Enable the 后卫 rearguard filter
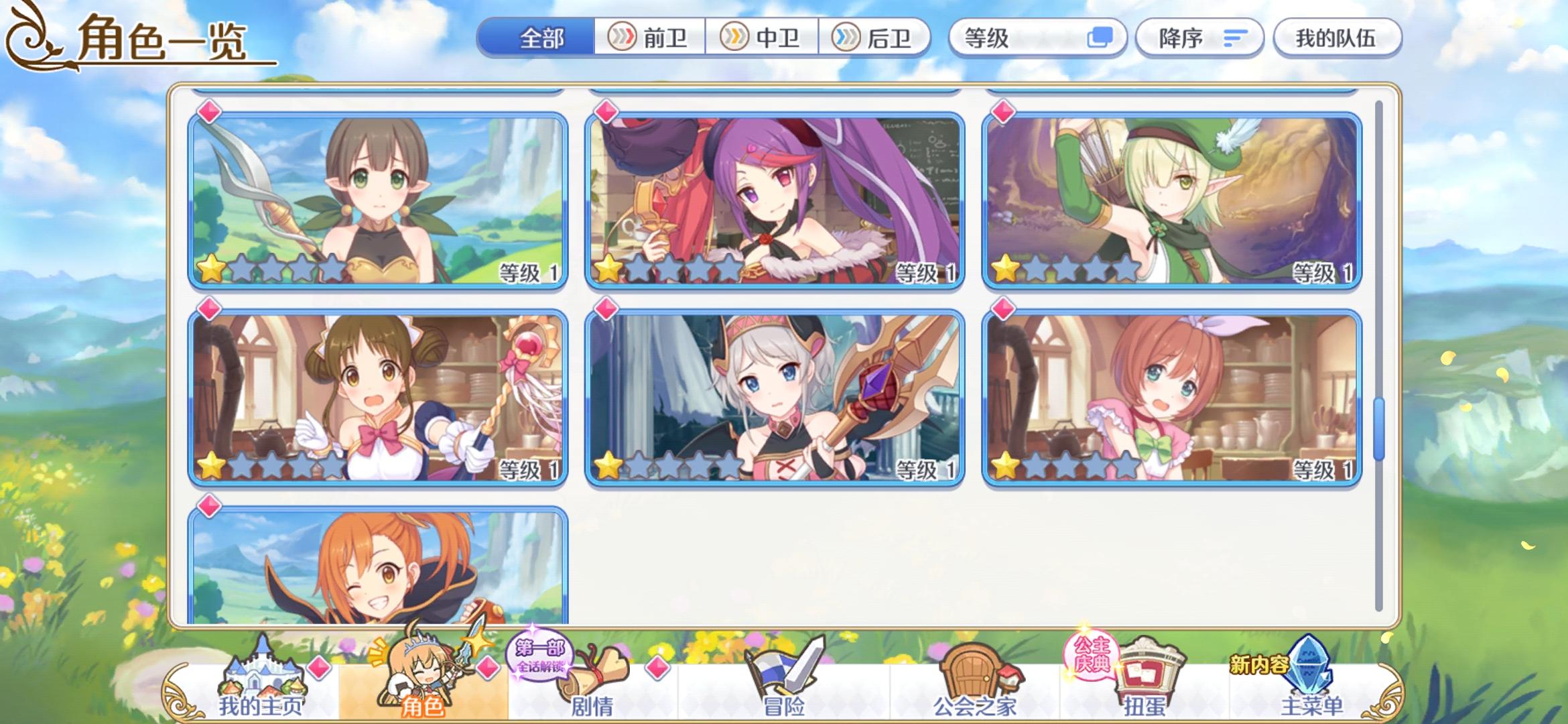This screenshot has width=1568, height=724. pyautogui.click(x=874, y=38)
